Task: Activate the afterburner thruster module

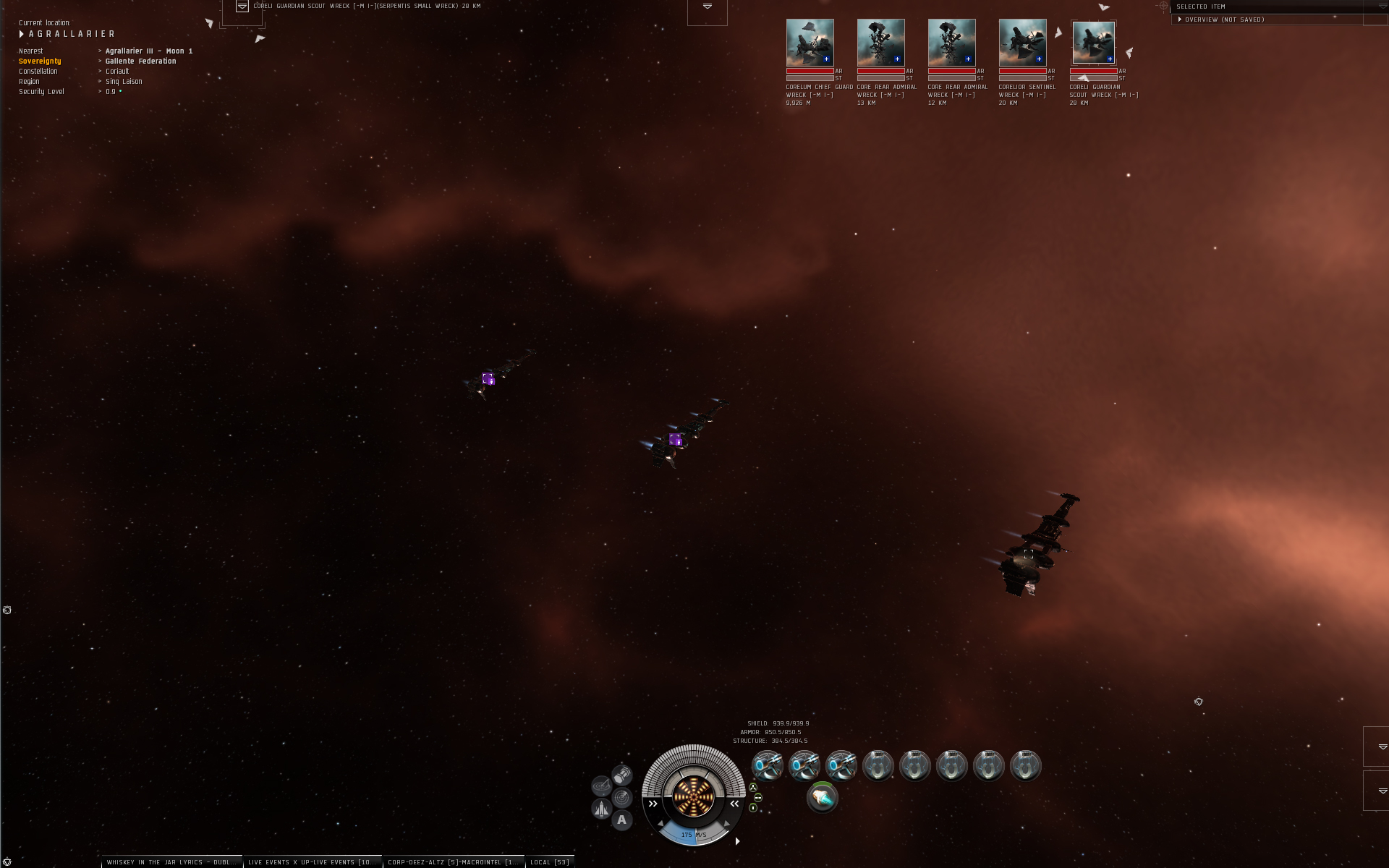Action: [822, 798]
